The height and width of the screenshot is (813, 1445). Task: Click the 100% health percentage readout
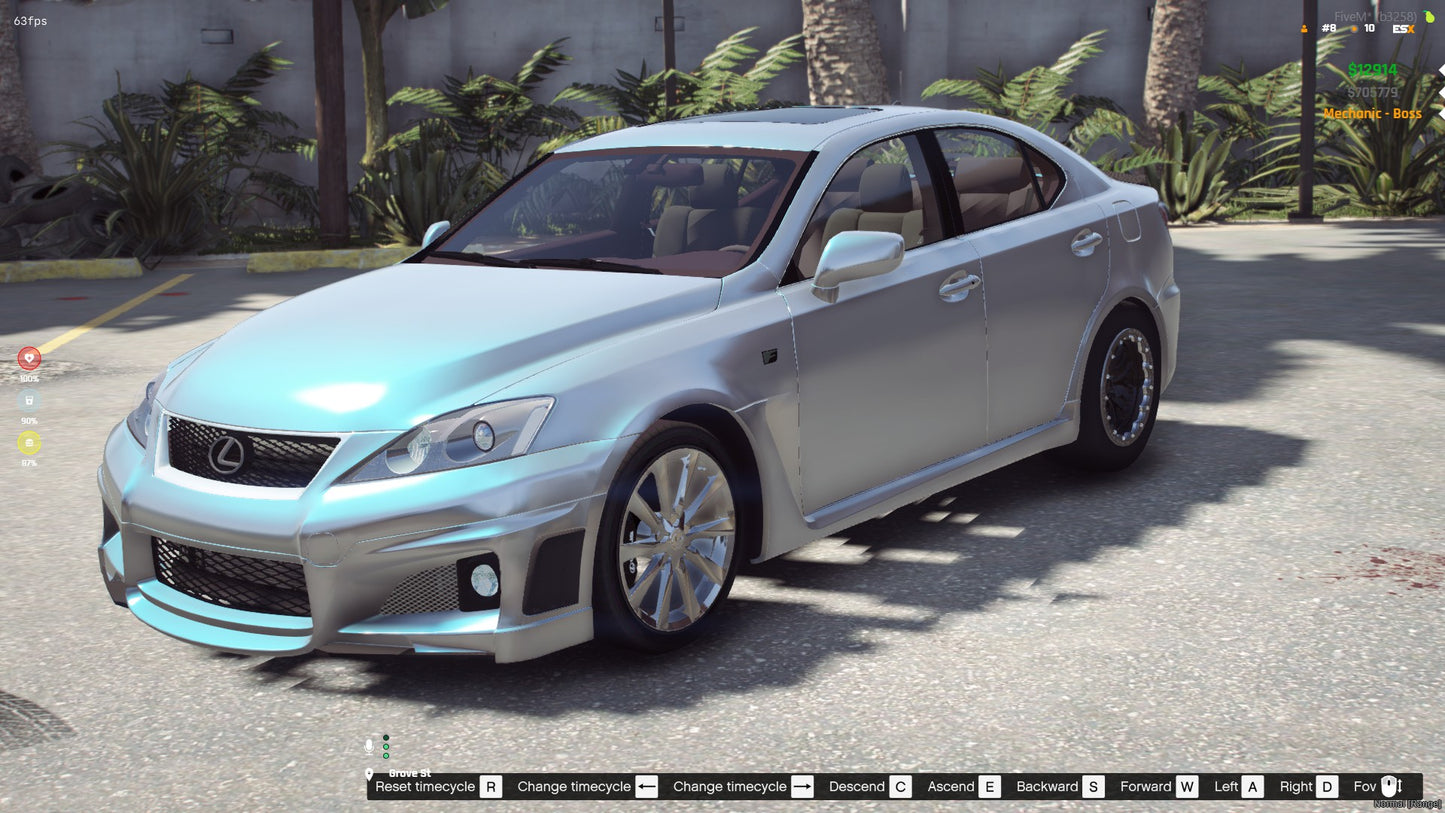point(29,379)
